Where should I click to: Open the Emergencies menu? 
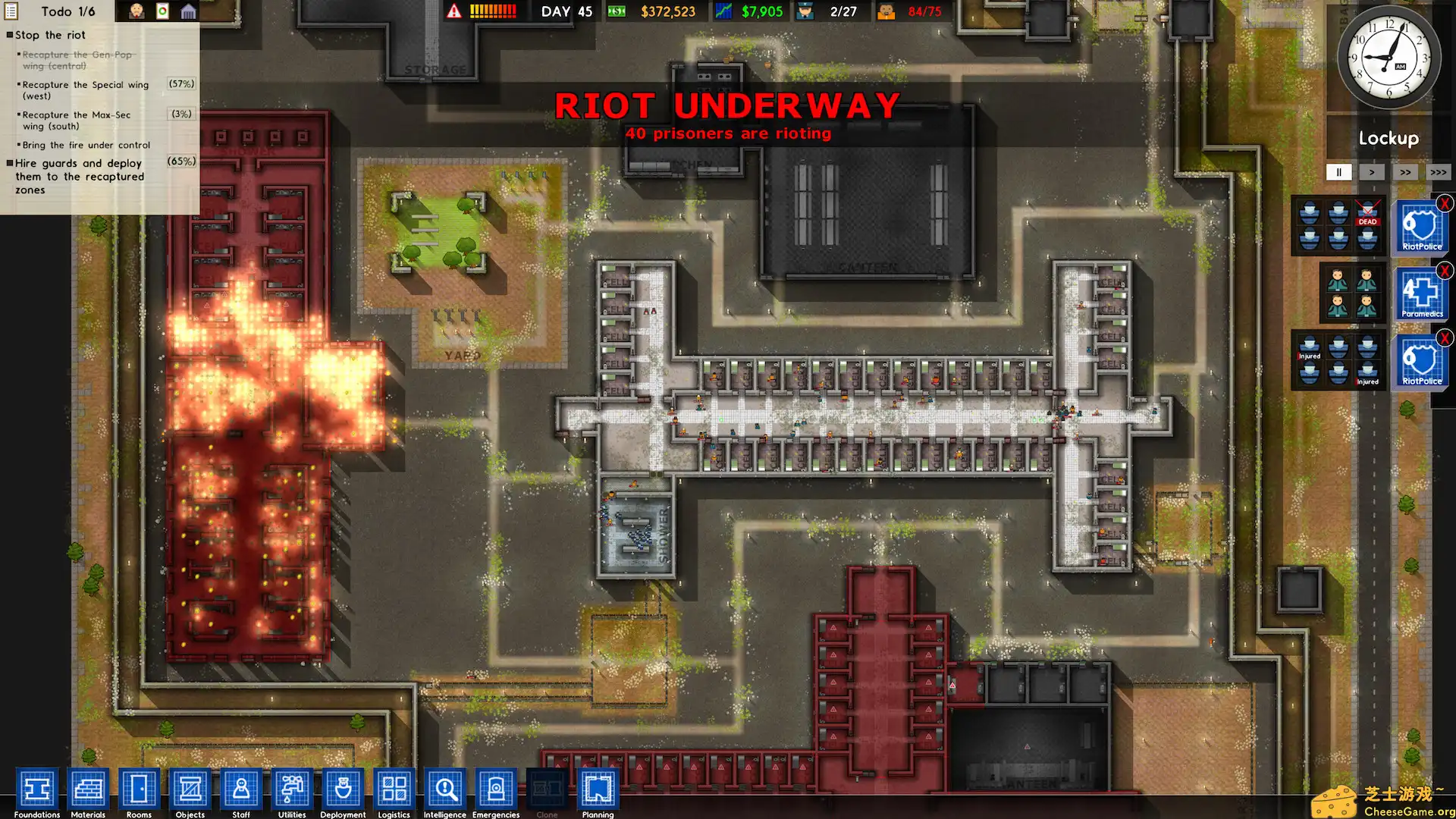coord(494,791)
